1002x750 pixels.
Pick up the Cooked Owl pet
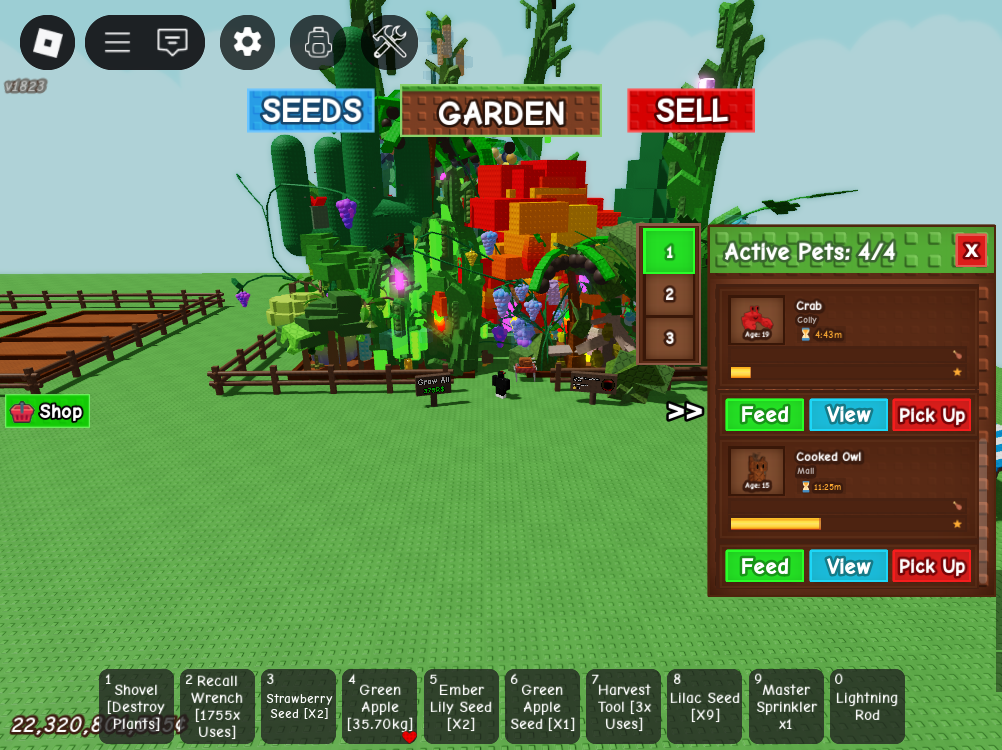pos(931,566)
